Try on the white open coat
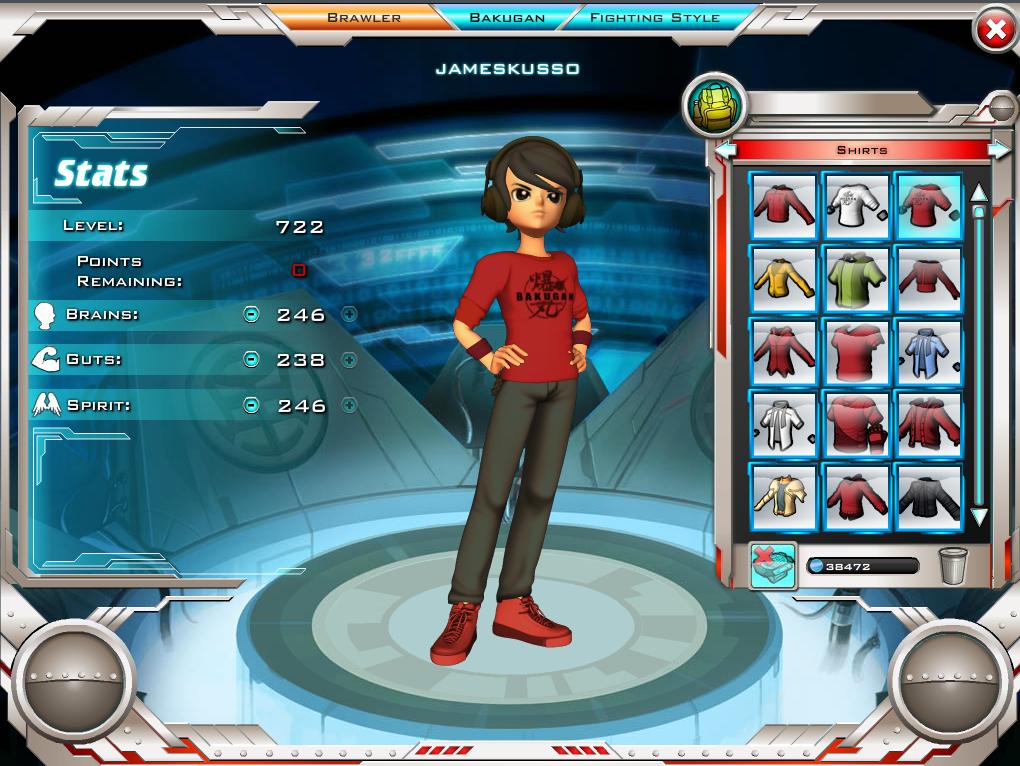This screenshot has width=1020, height=766. coord(783,425)
